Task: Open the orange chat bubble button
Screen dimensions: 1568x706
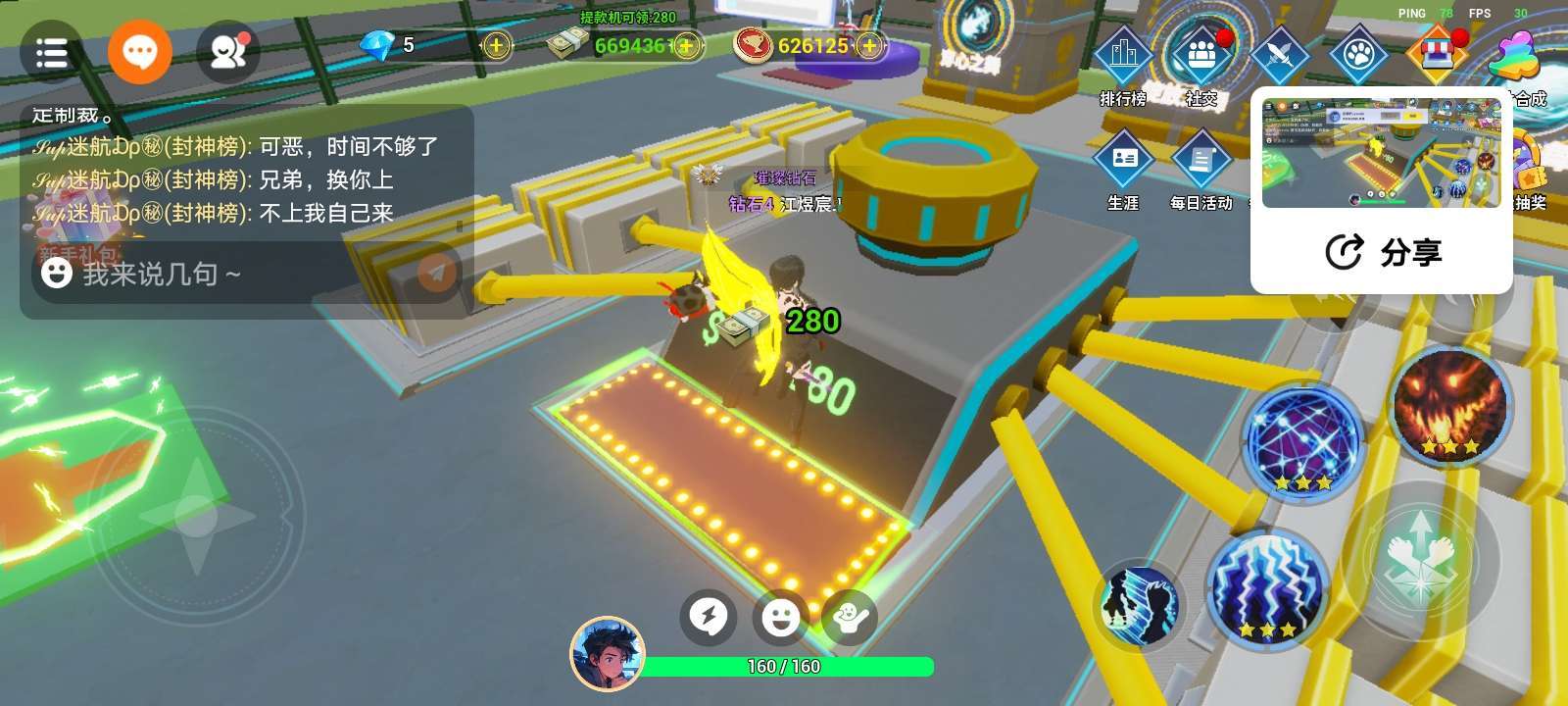Action: [140, 51]
